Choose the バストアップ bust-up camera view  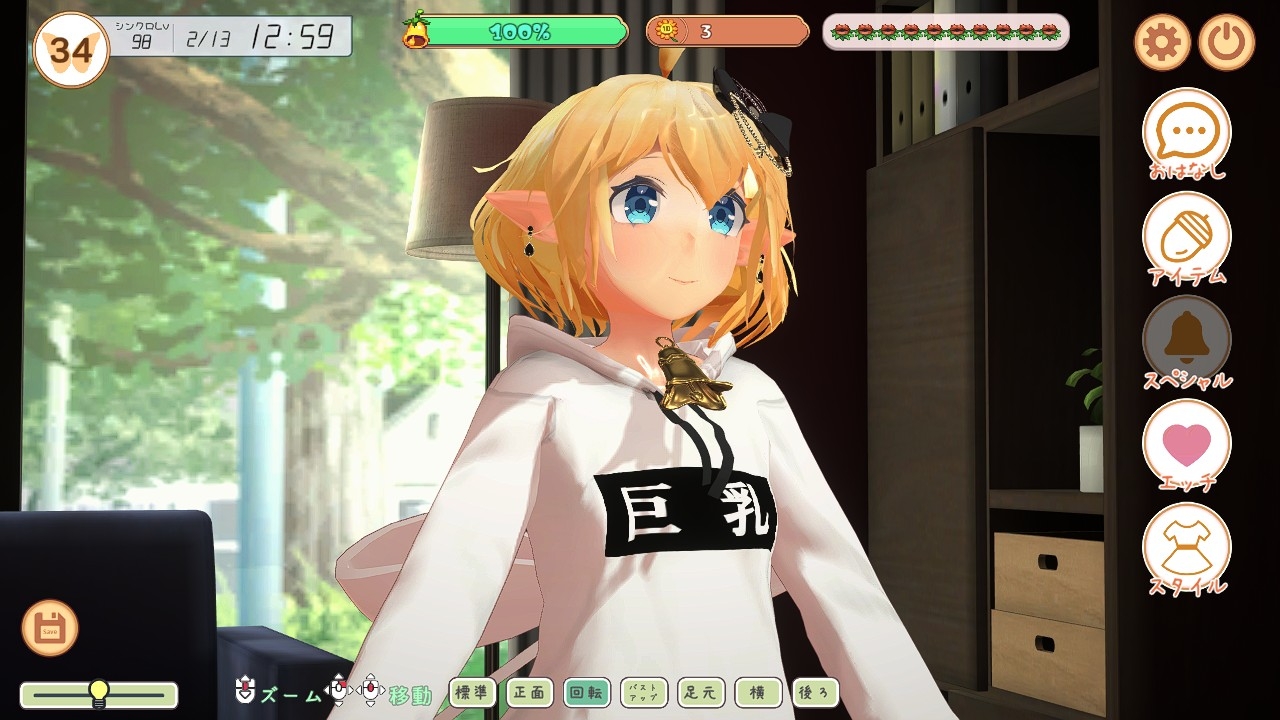pos(644,692)
